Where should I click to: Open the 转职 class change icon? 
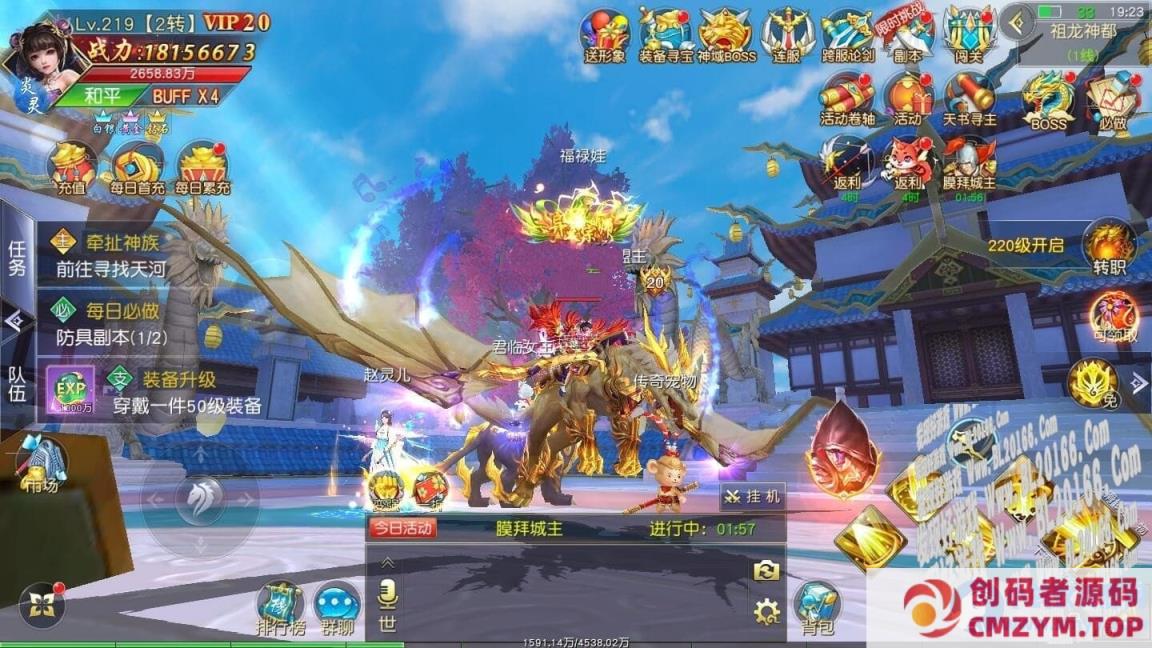[x=1110, y=248]
